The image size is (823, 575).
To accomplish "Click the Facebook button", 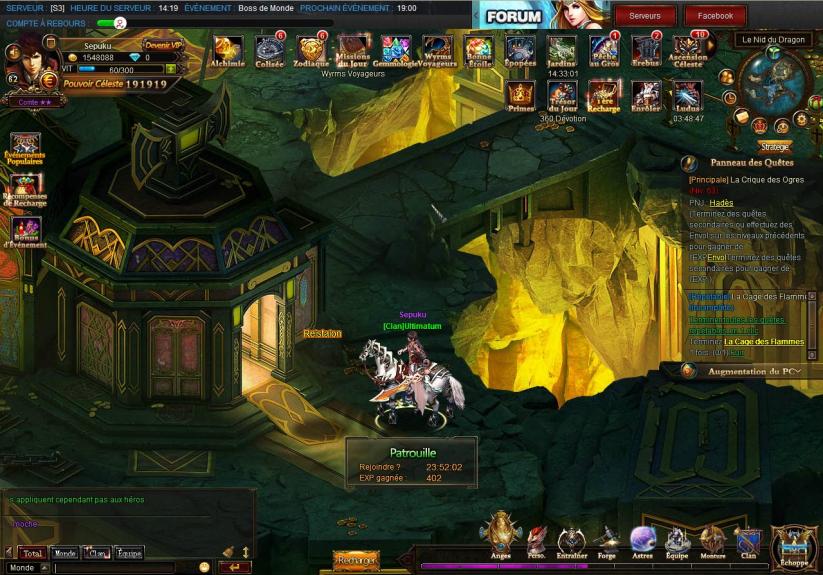I will [715, 16].
